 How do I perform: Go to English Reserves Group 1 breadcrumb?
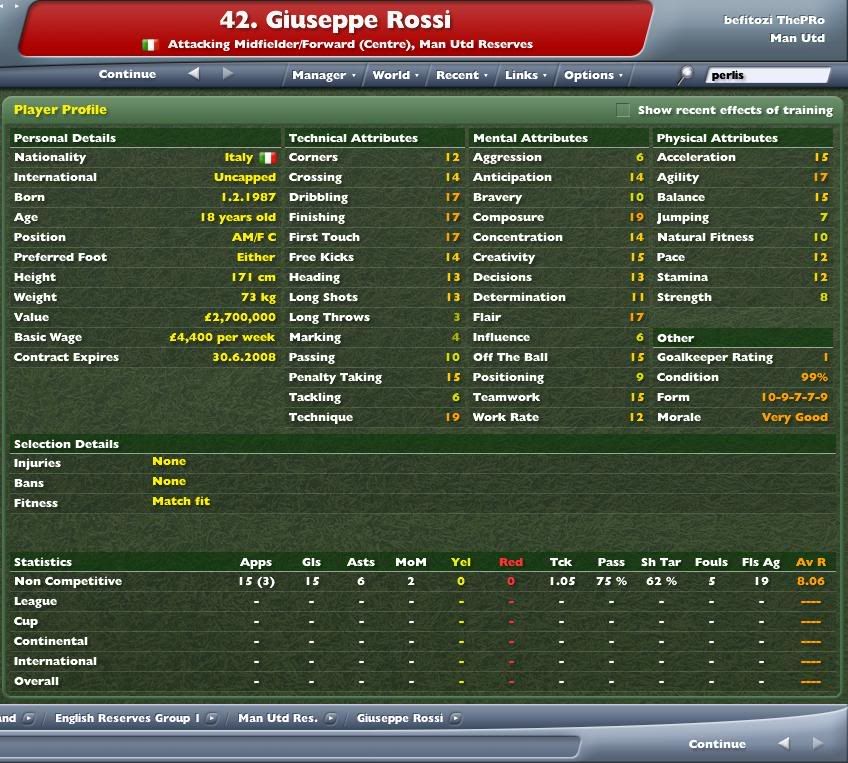coord(128,718)
